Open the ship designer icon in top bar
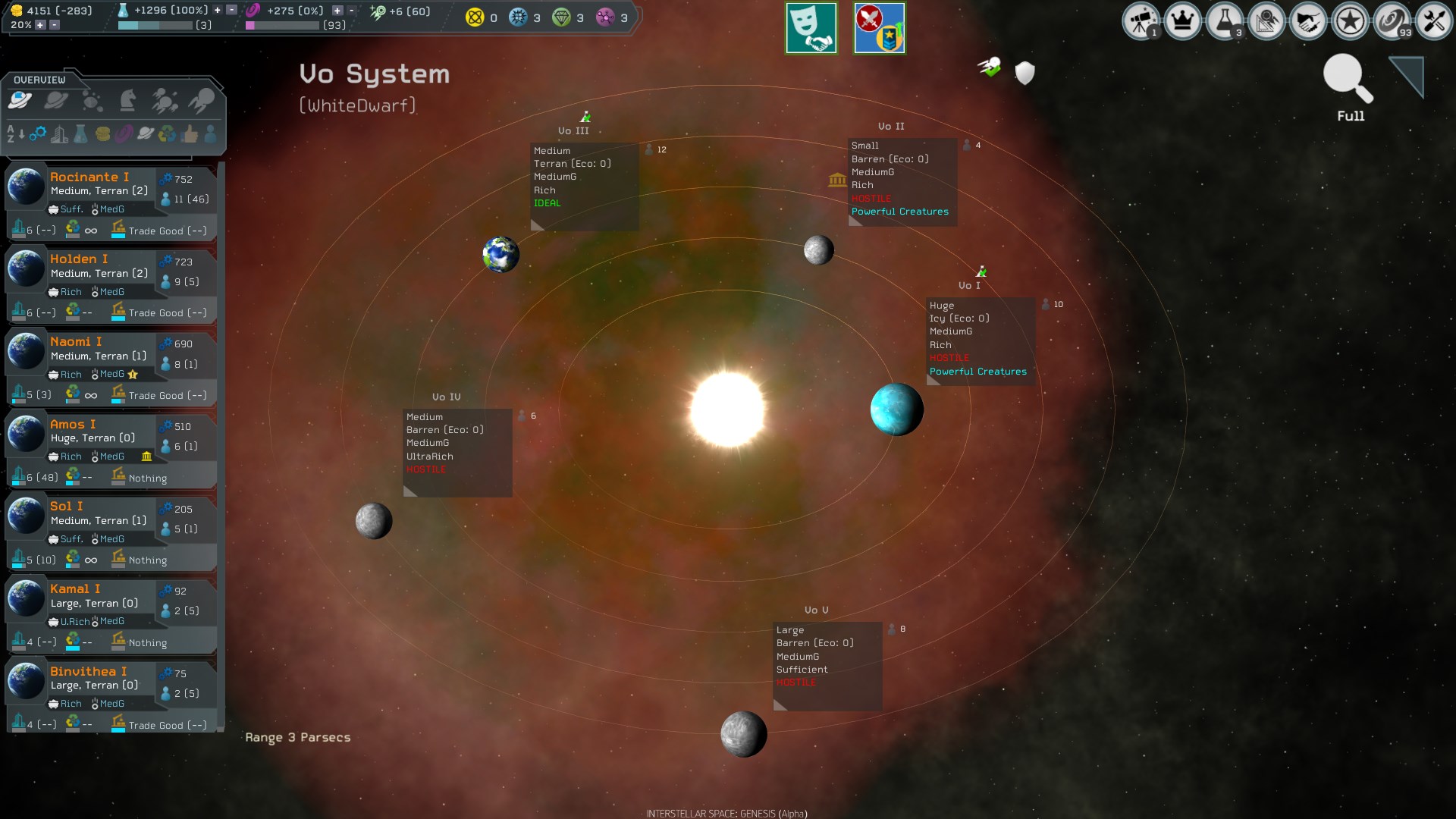Viewport: 1456px width, 819px height. tap(1267, 21)
